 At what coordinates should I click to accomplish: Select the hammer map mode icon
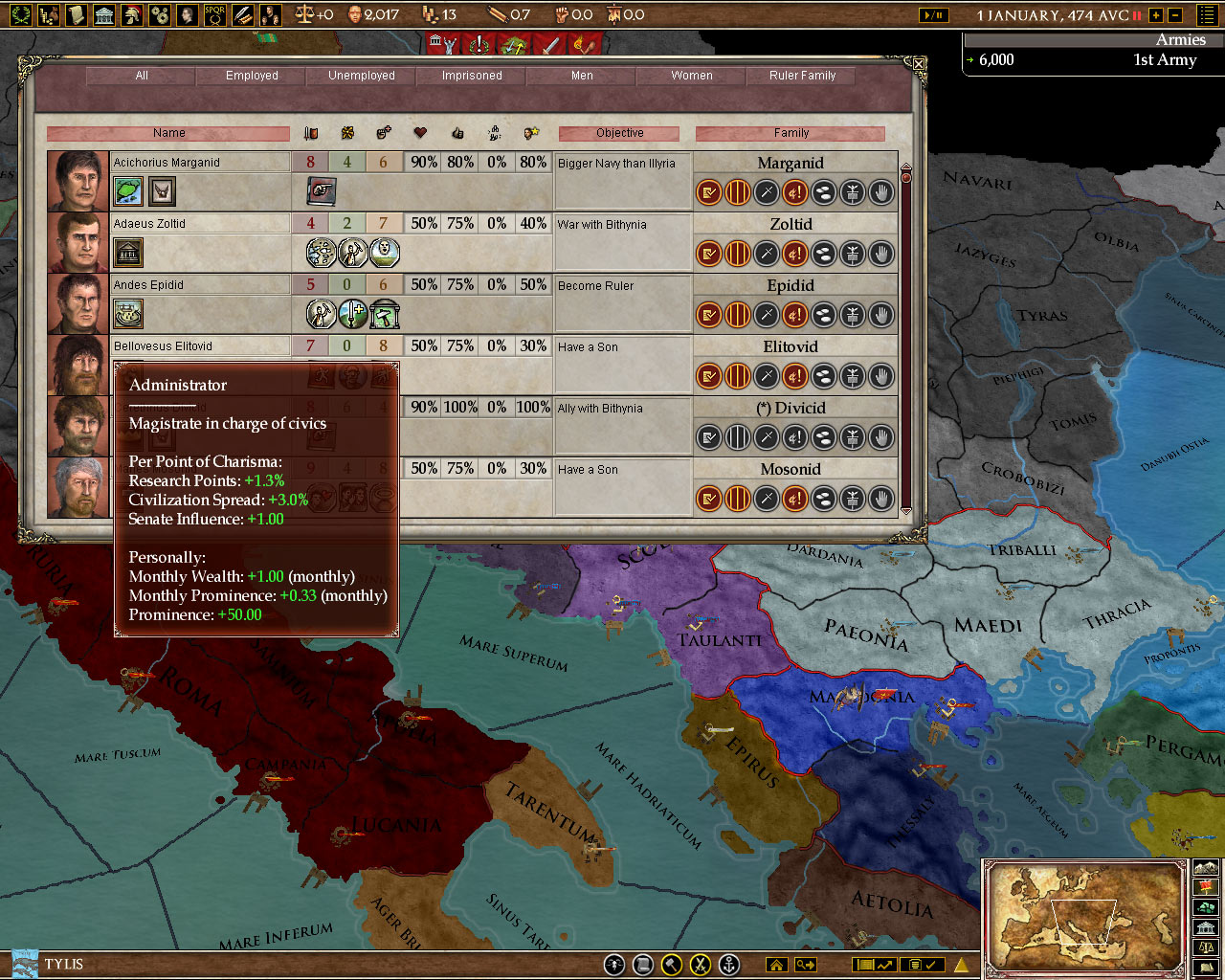click(670, 965)
